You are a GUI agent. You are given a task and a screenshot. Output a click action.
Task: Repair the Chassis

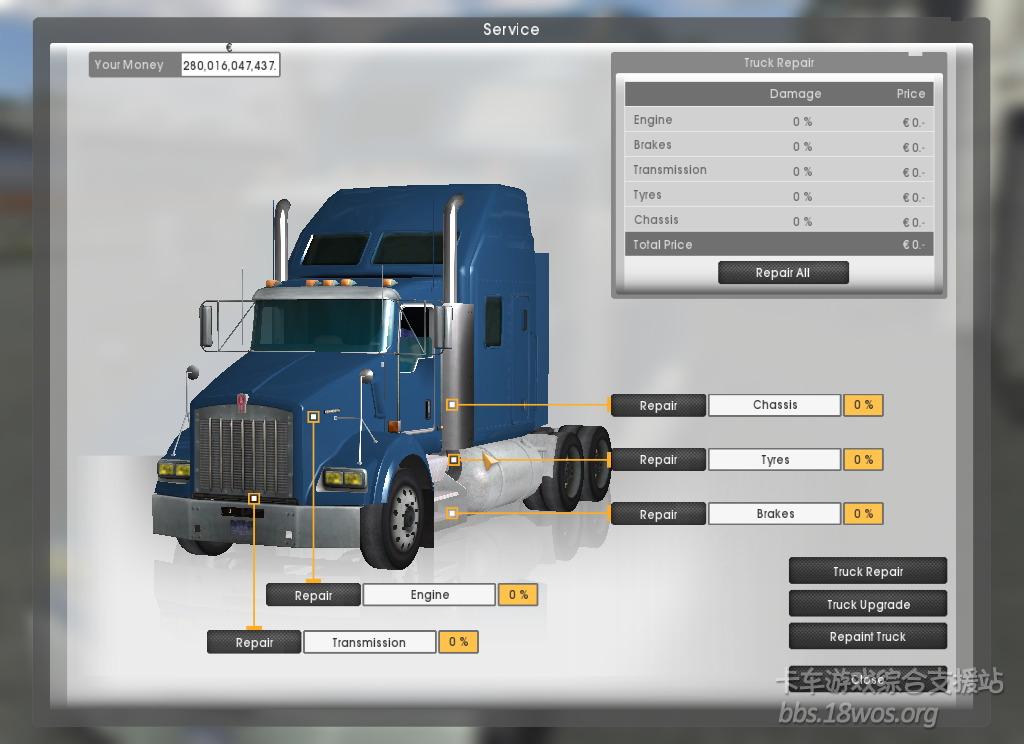pos(658,406)
